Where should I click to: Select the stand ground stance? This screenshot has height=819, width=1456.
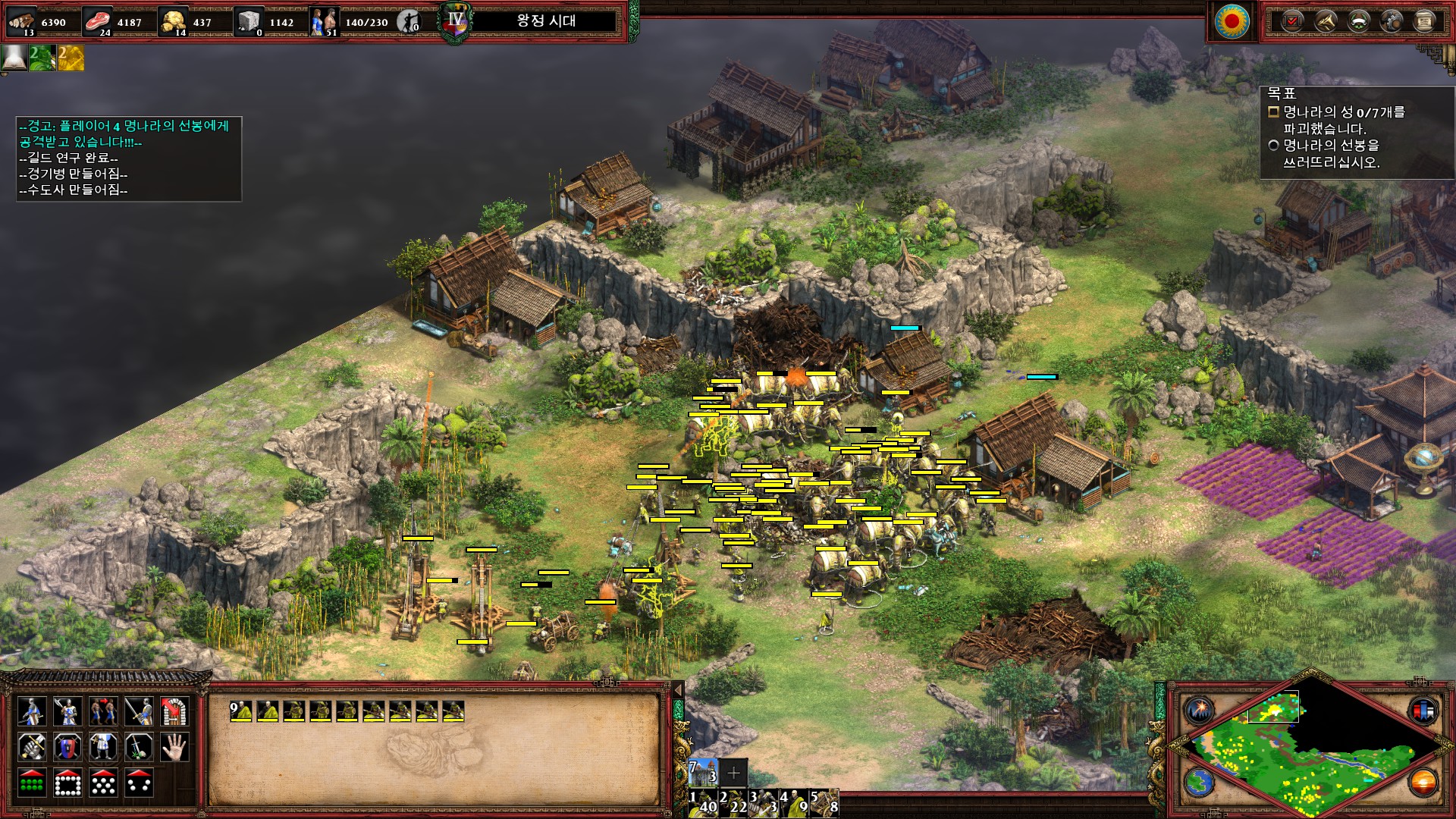pyautogui.click(x=103, y=747)
